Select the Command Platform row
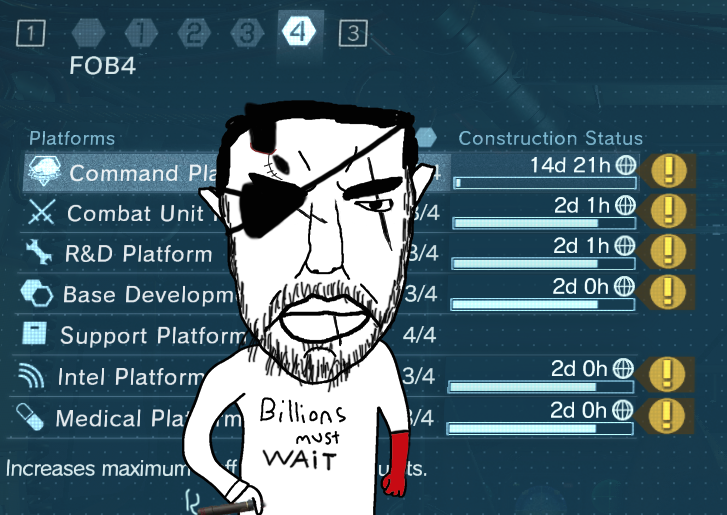 coord(120,172)
